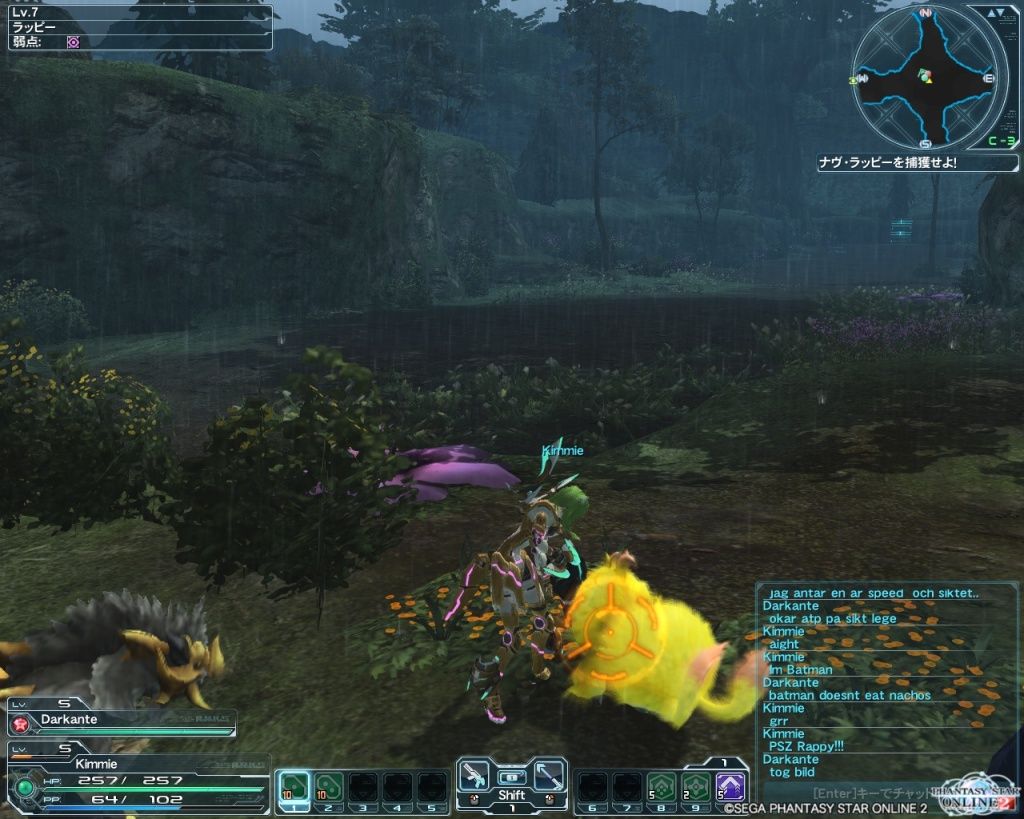This screenshot has height=819, width=1024.
Task: Activate the skill in hotbar slot 8
Action: point(659,787)
